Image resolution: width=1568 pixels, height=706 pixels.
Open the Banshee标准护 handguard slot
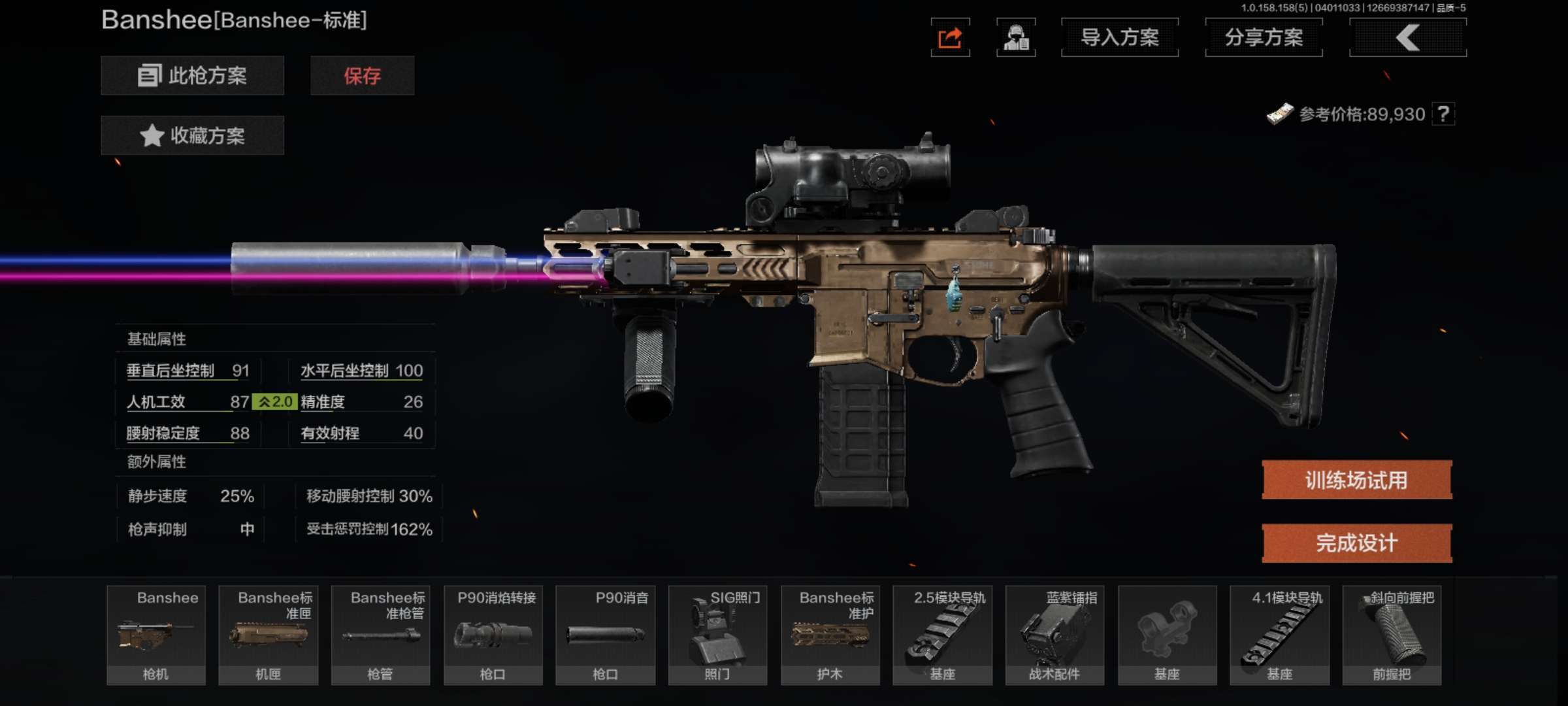tap(830, 635)
